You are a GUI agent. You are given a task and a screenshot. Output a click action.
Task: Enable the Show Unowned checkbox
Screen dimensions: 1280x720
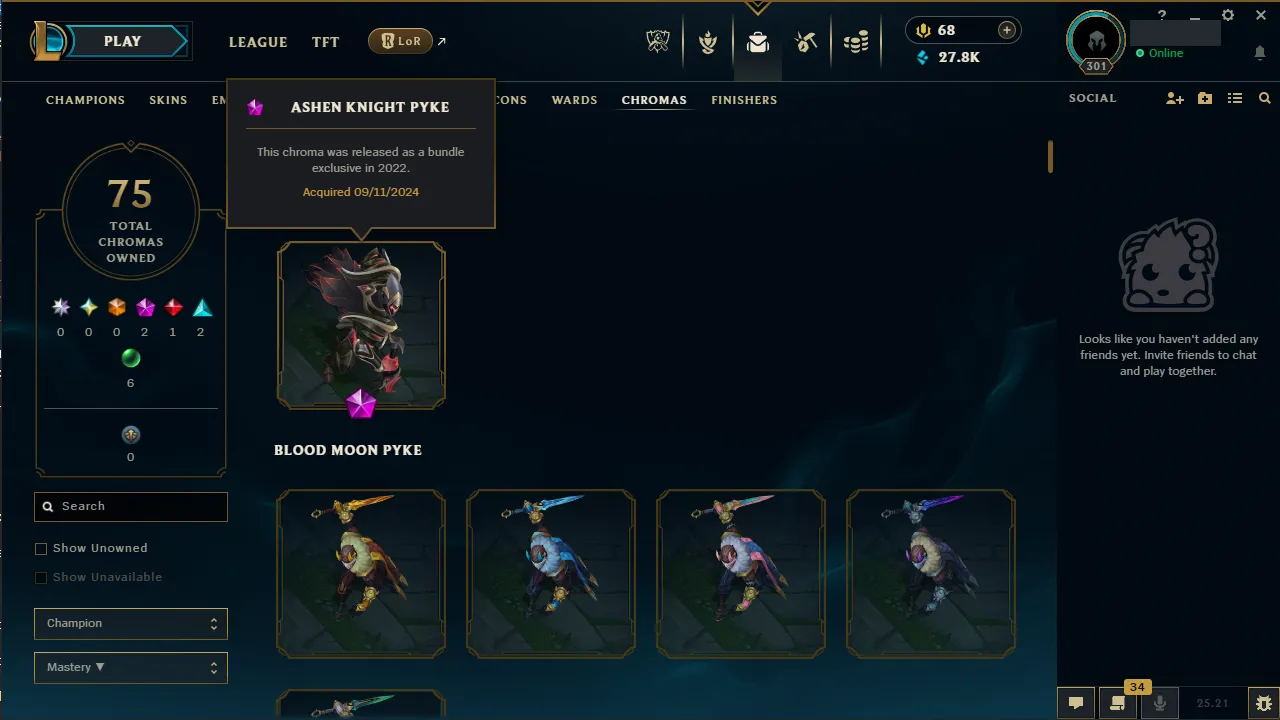(41, 548)
